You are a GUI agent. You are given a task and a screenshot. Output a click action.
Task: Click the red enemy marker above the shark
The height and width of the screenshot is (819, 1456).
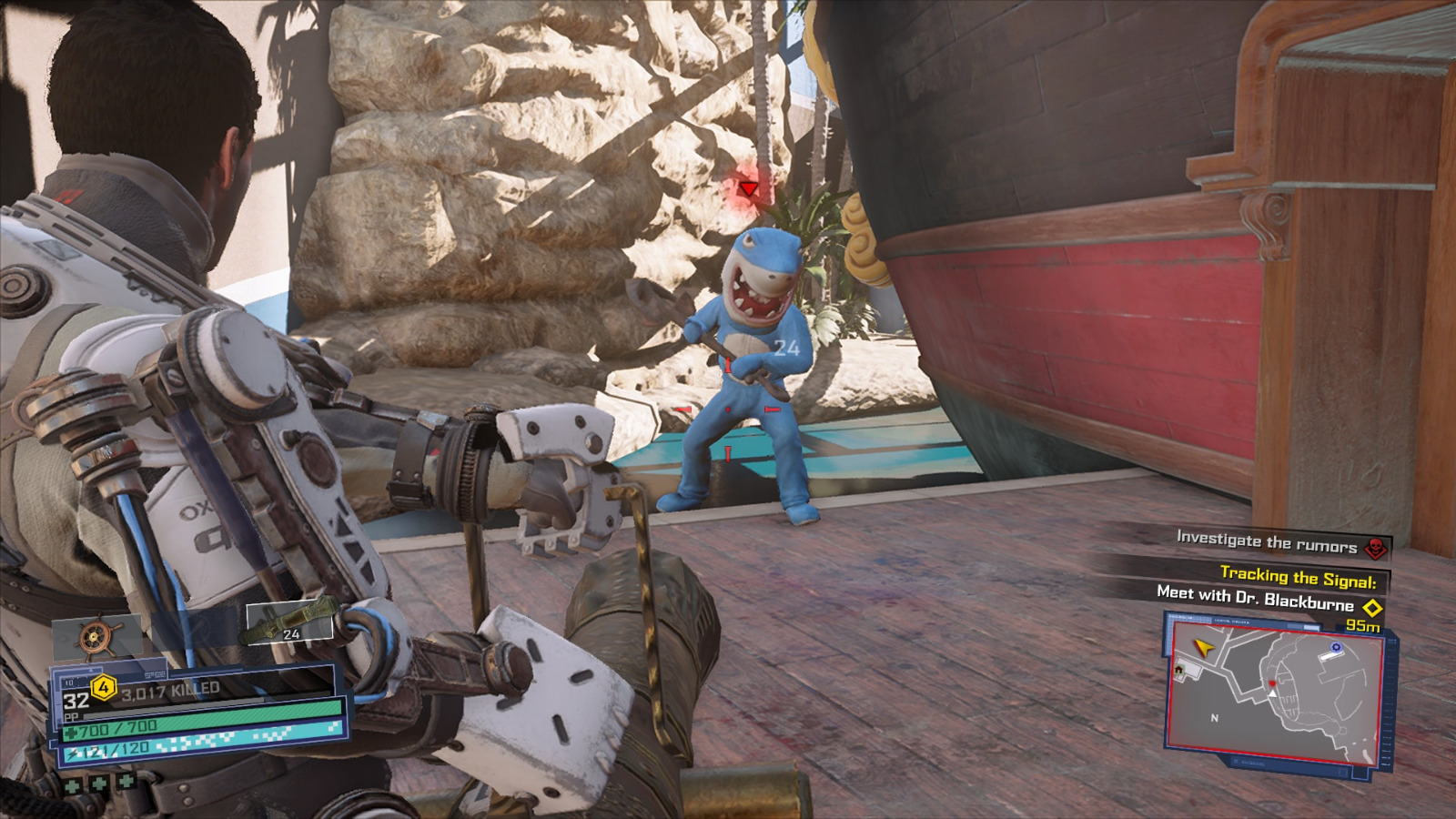748,189
